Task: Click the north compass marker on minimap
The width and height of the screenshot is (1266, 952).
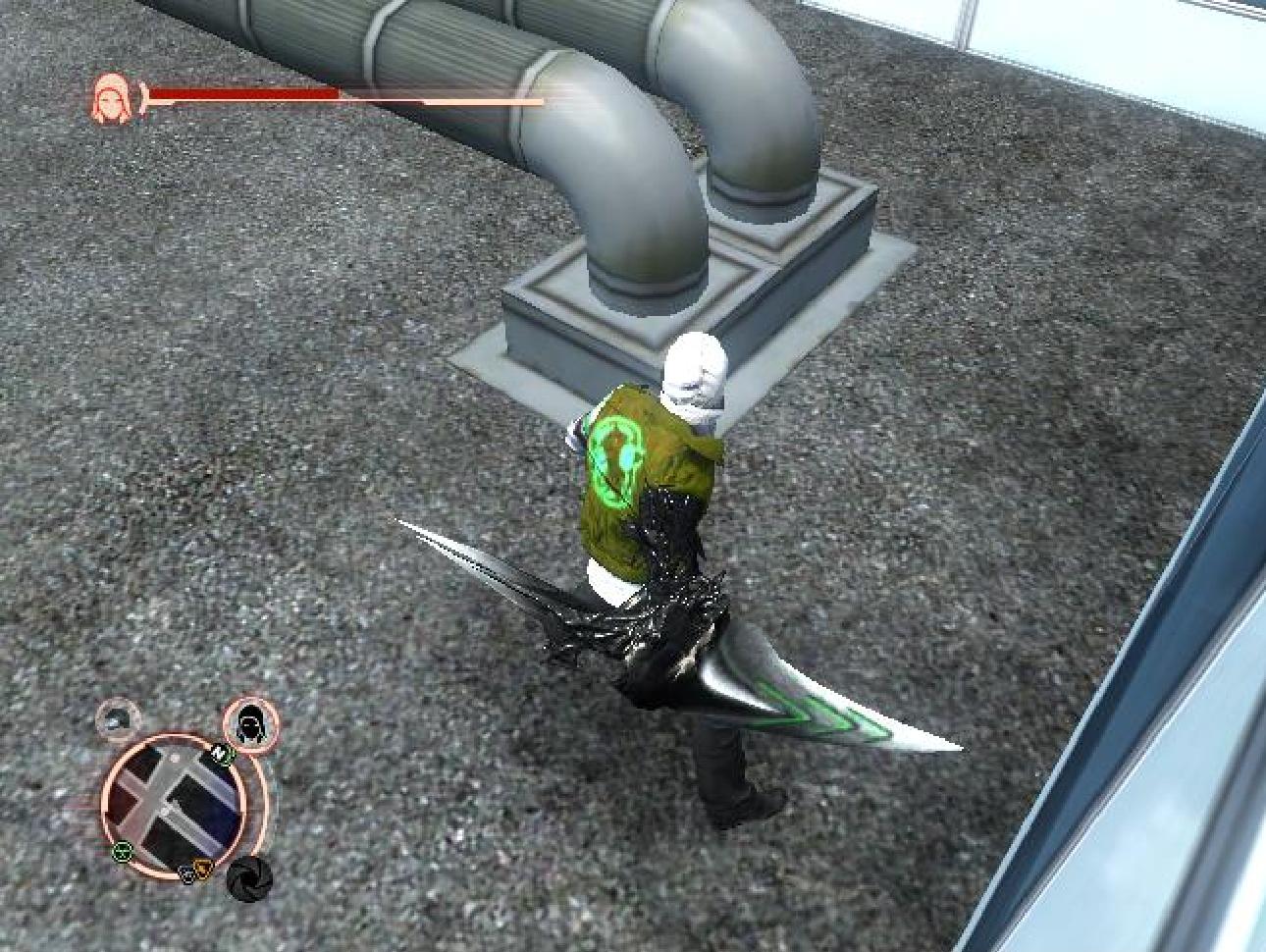Action: (x=221, y=755)
